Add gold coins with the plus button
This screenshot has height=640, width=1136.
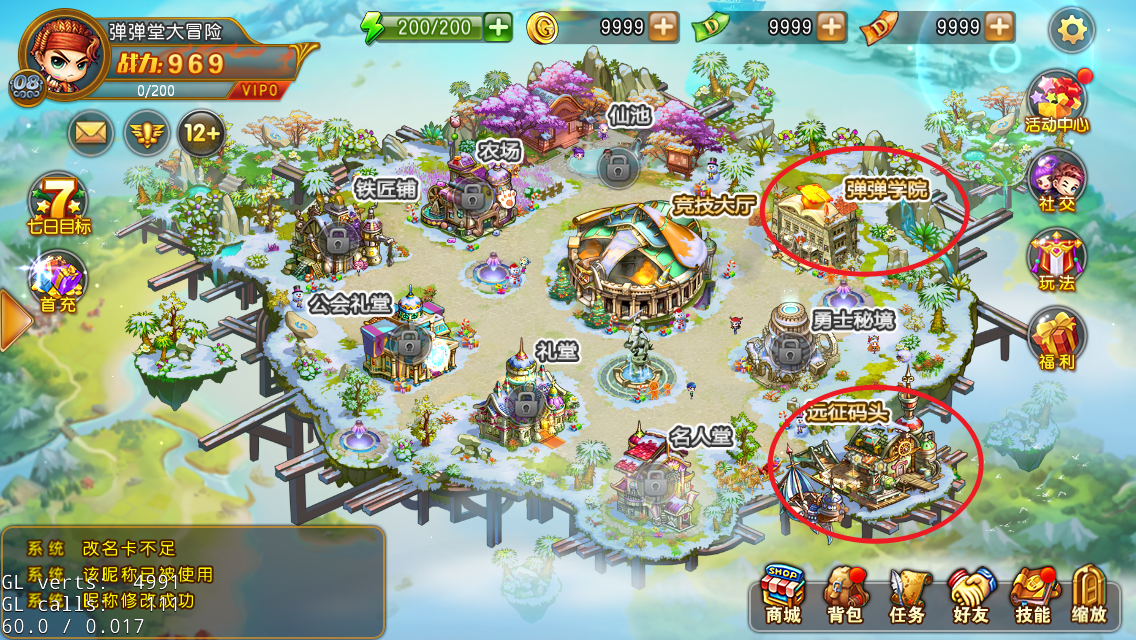(663, 27)
